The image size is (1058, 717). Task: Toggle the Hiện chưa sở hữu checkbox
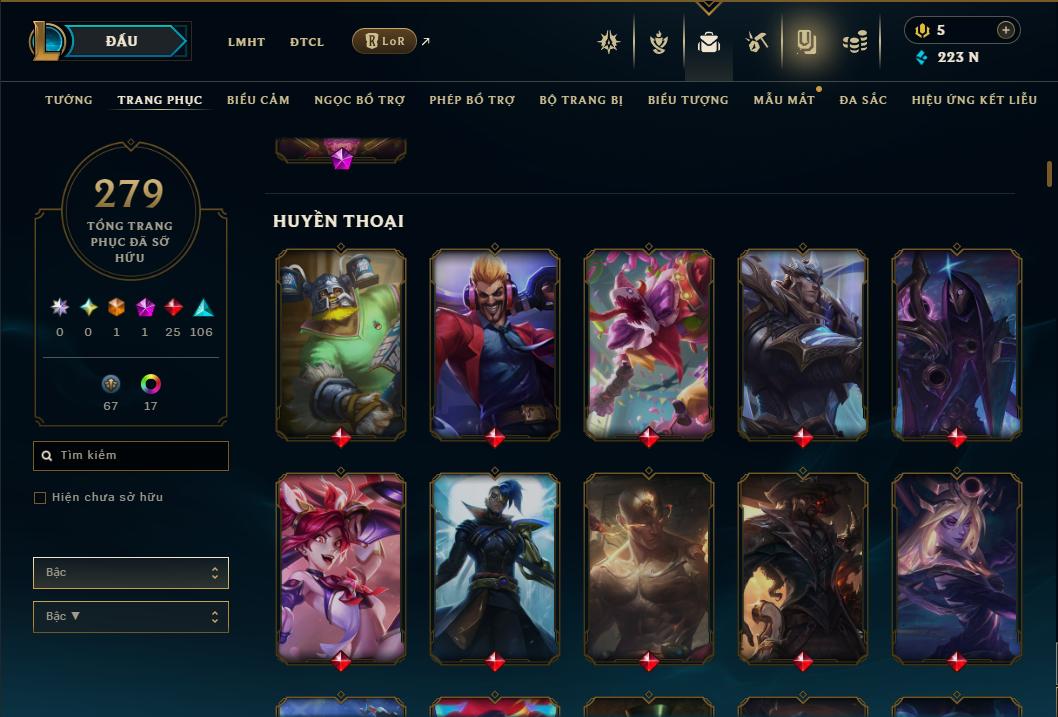click(x=40, y=498)
